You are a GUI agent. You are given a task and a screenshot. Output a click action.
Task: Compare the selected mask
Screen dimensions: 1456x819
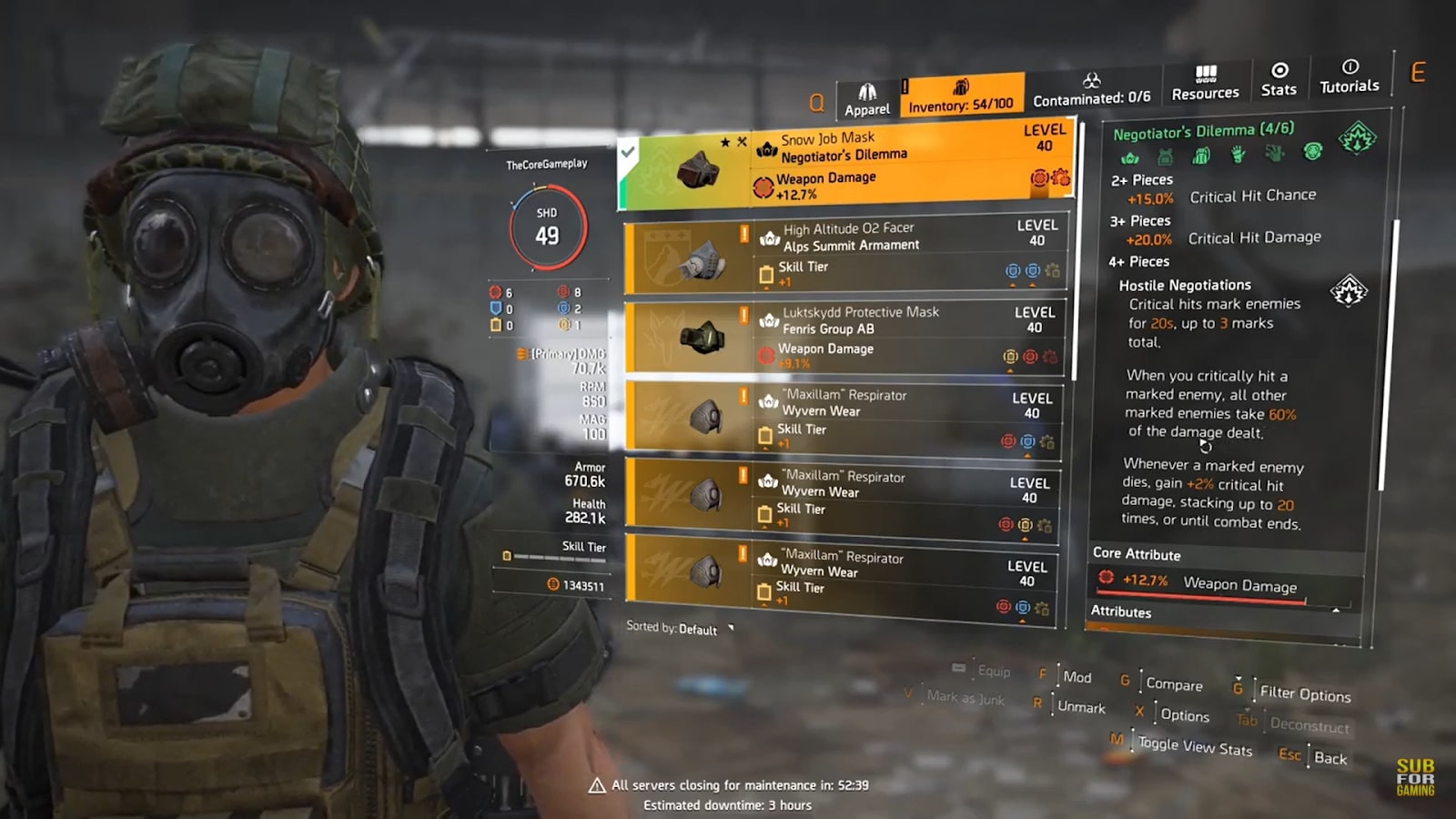click(x=1174, y=684)
